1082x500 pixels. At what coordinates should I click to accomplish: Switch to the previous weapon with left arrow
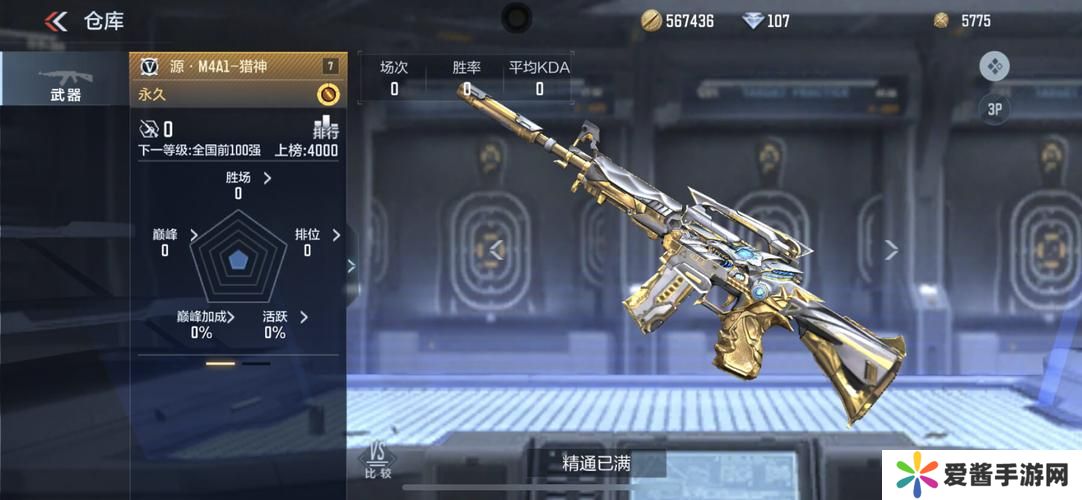496,250
